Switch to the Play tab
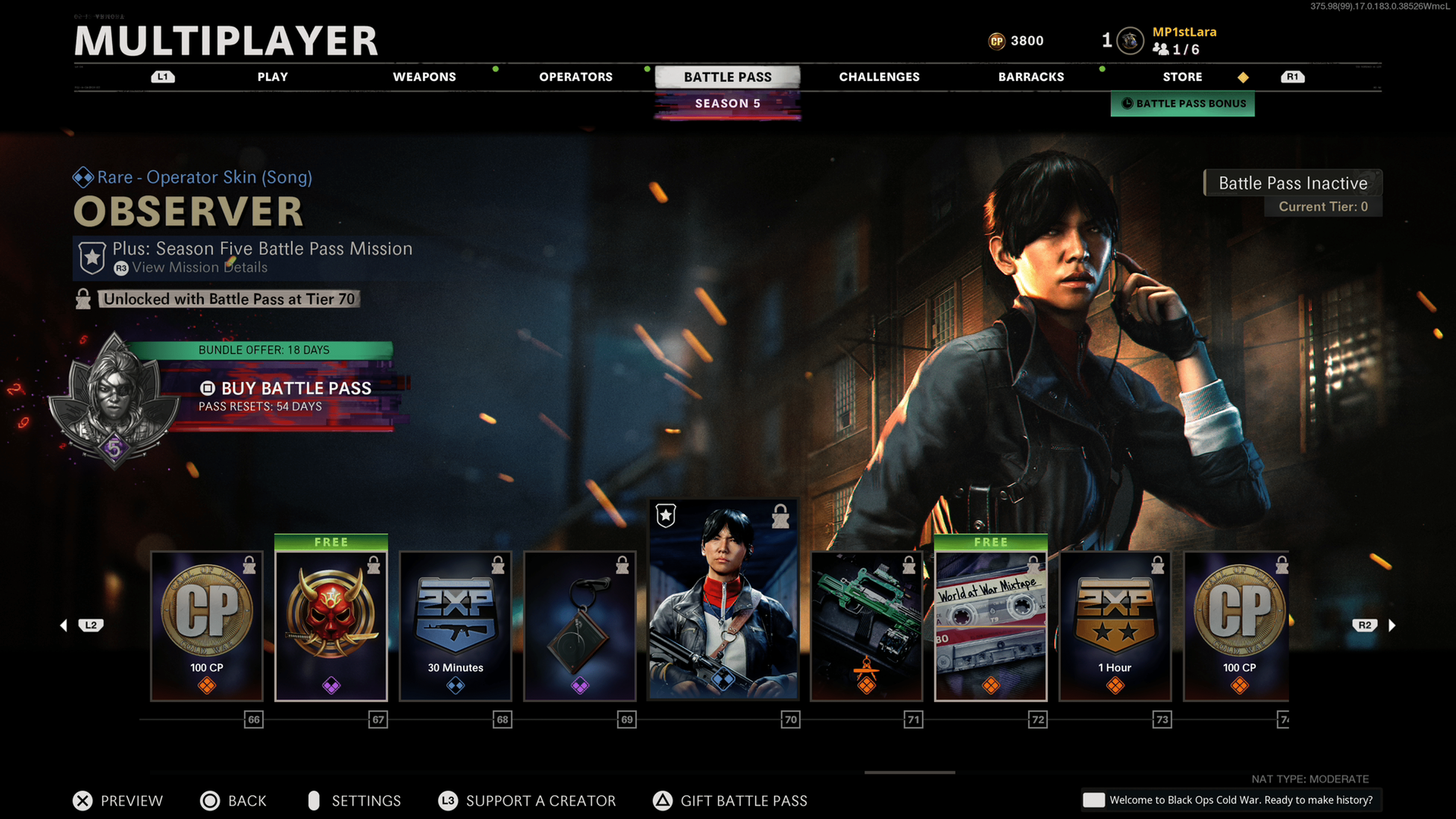This screenshot has width=1456, height=819. click(x=273, y=77)
